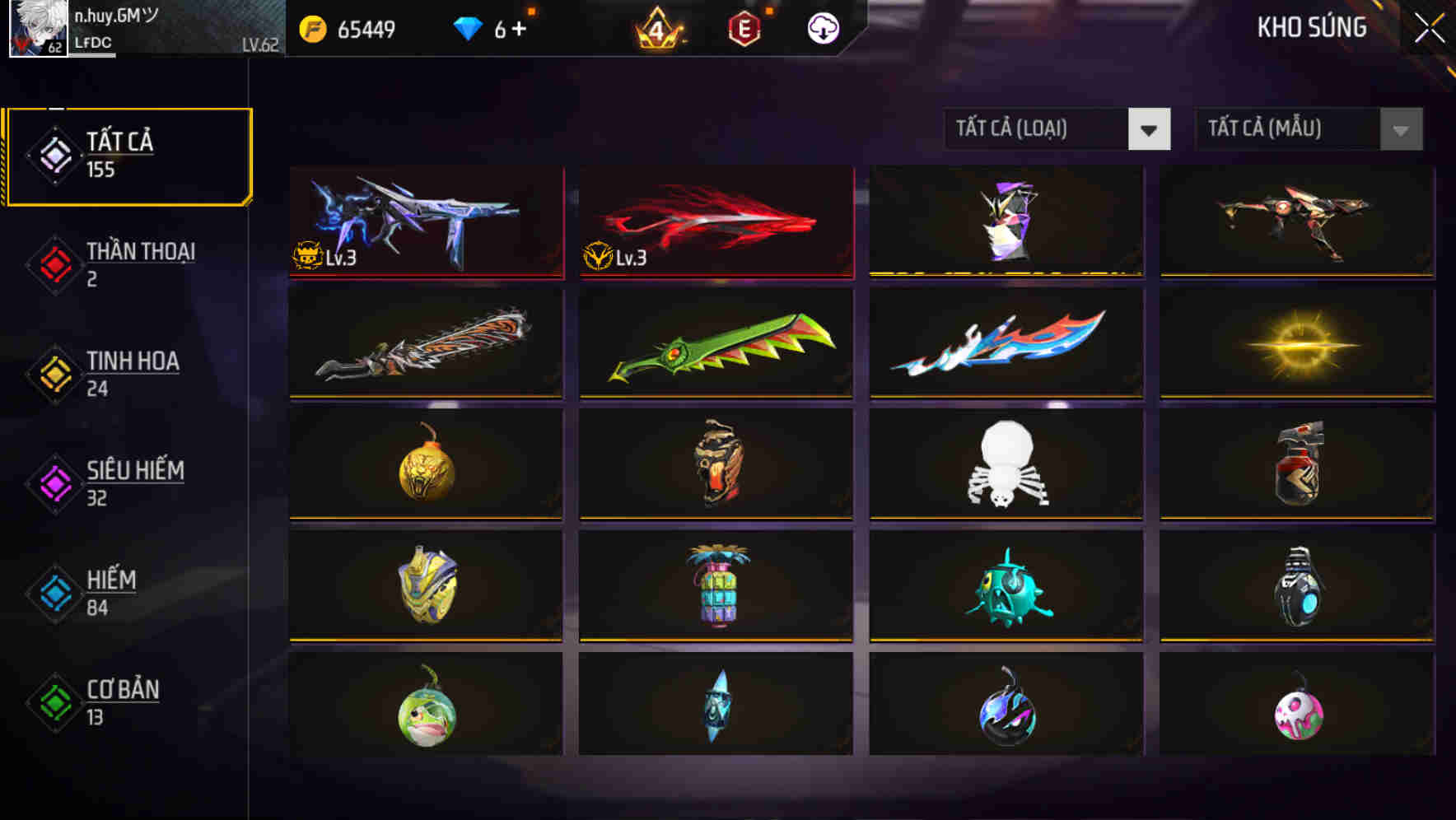1456x820 pixels.
Task: Select the Tinh Hoa category icon
Action: click(x=52, y=373)
